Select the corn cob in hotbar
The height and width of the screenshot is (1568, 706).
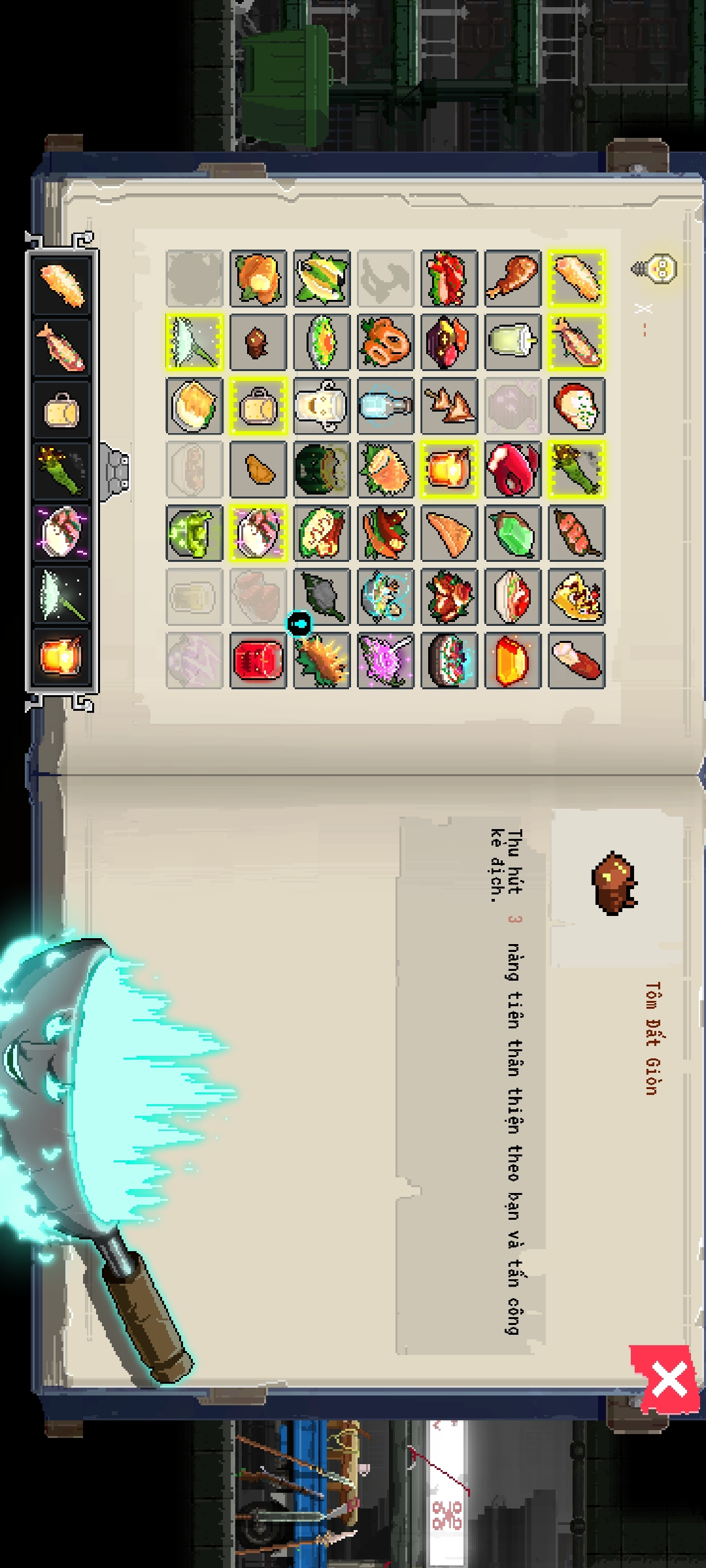click(x=61, y=470)
